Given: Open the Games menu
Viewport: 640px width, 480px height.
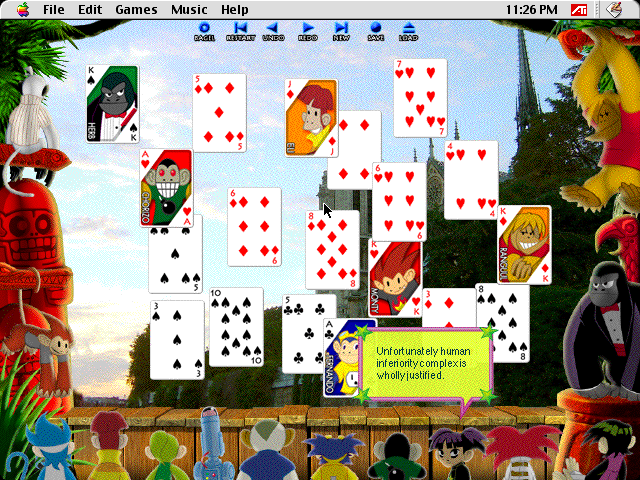Looking at the screenshot, I should (x=136, y=9).
